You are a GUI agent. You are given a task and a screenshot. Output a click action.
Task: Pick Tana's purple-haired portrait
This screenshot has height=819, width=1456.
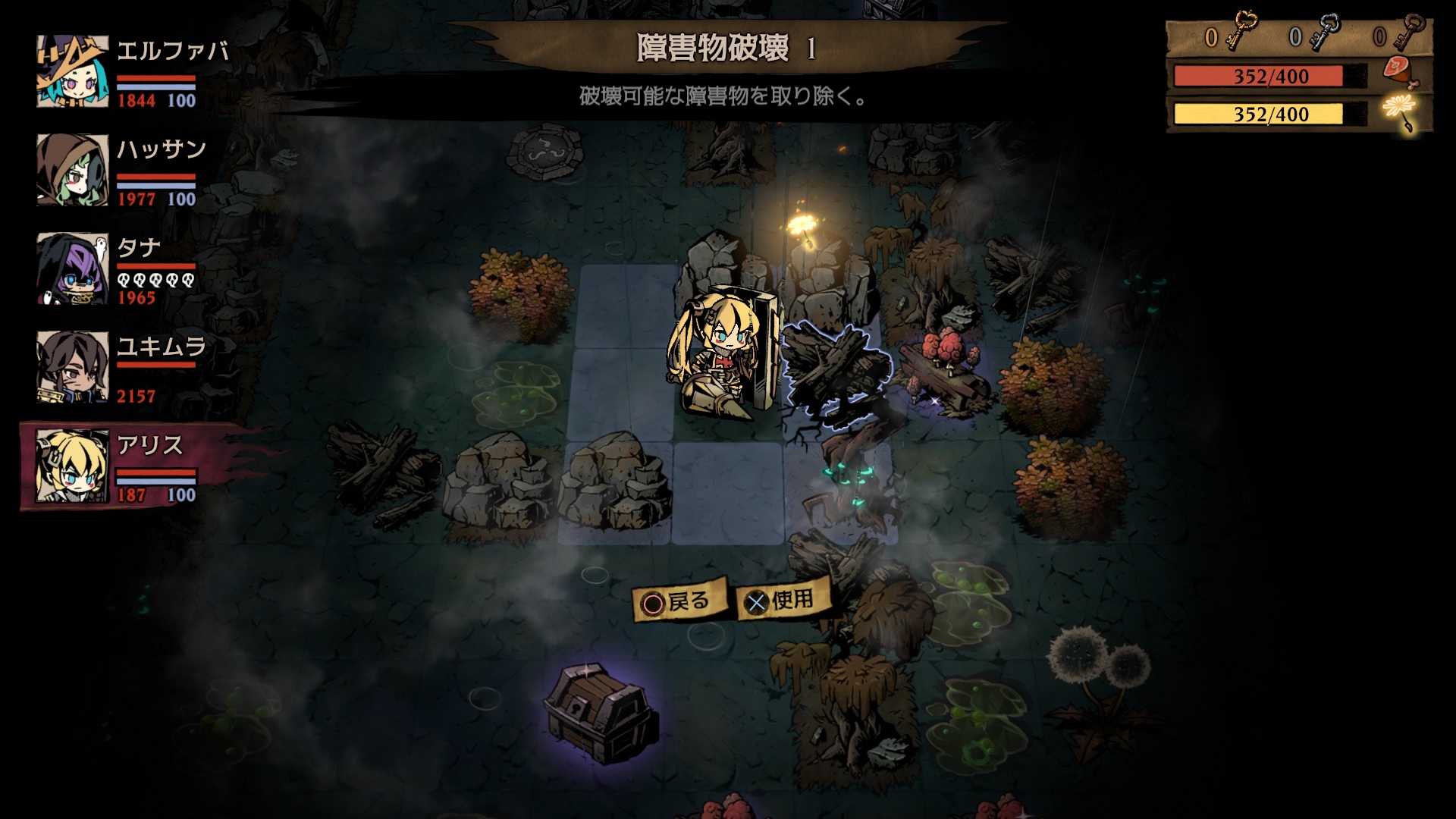73,268
